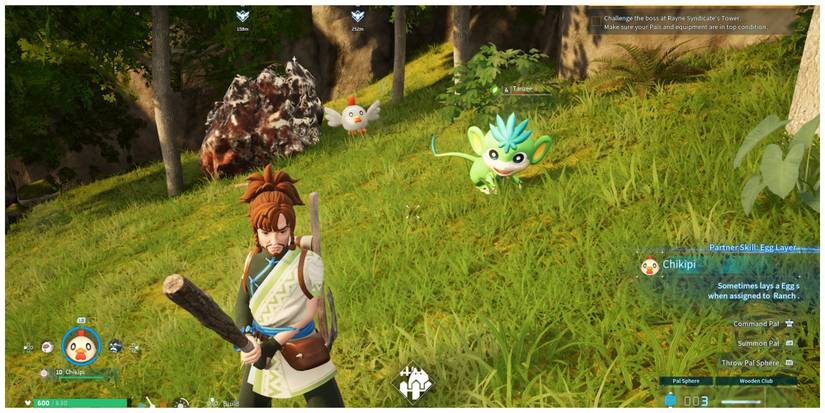Choose the white pal icon left of Chikipi
This screenshot has width=825, height=413.
pyautogui.click(x=47, y=347)
